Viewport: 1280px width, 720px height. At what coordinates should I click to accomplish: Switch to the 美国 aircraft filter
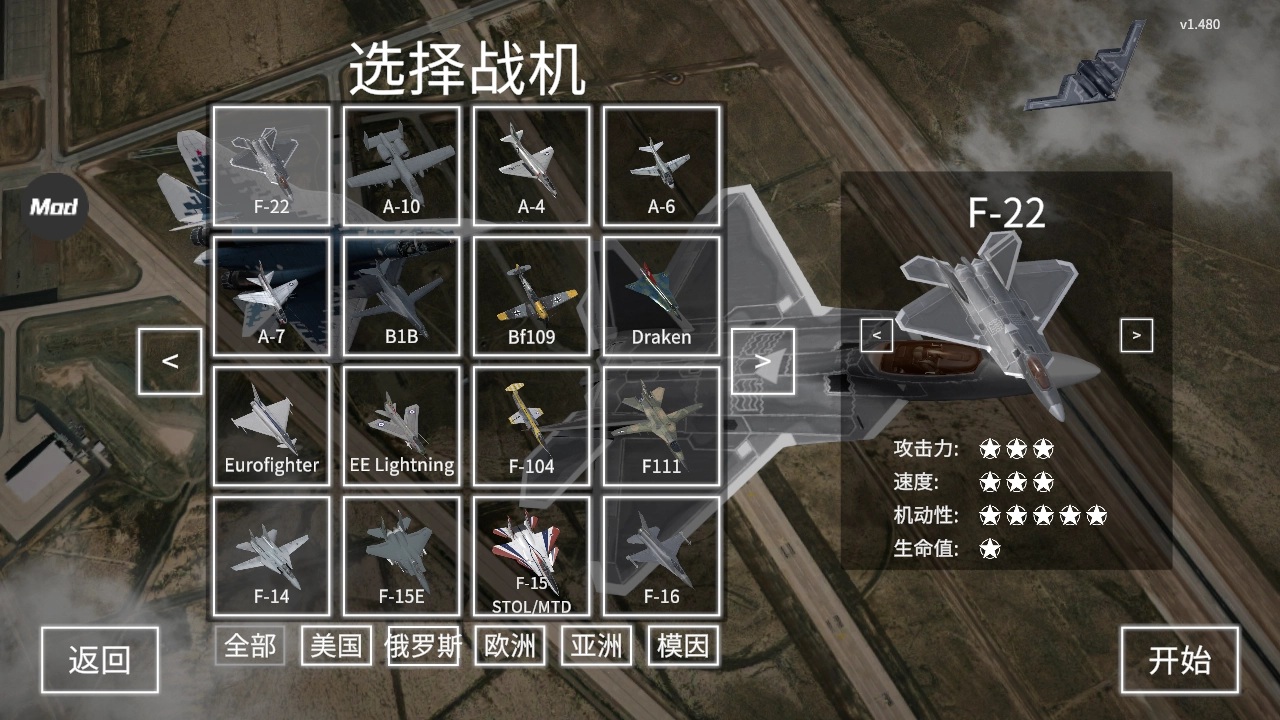click(337, 645)
